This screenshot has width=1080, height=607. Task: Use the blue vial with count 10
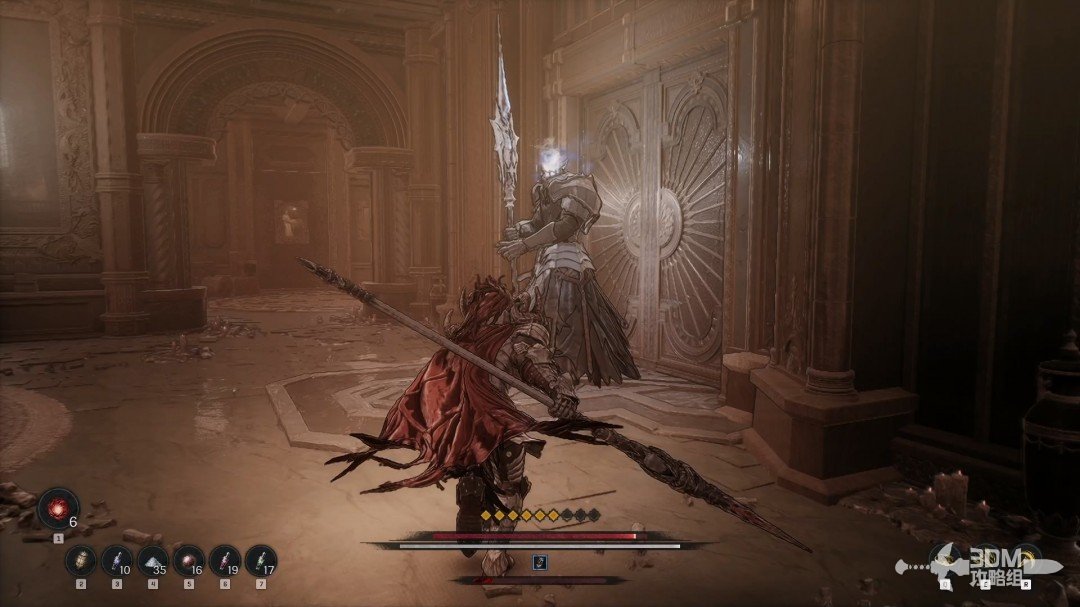coord(116,560)
